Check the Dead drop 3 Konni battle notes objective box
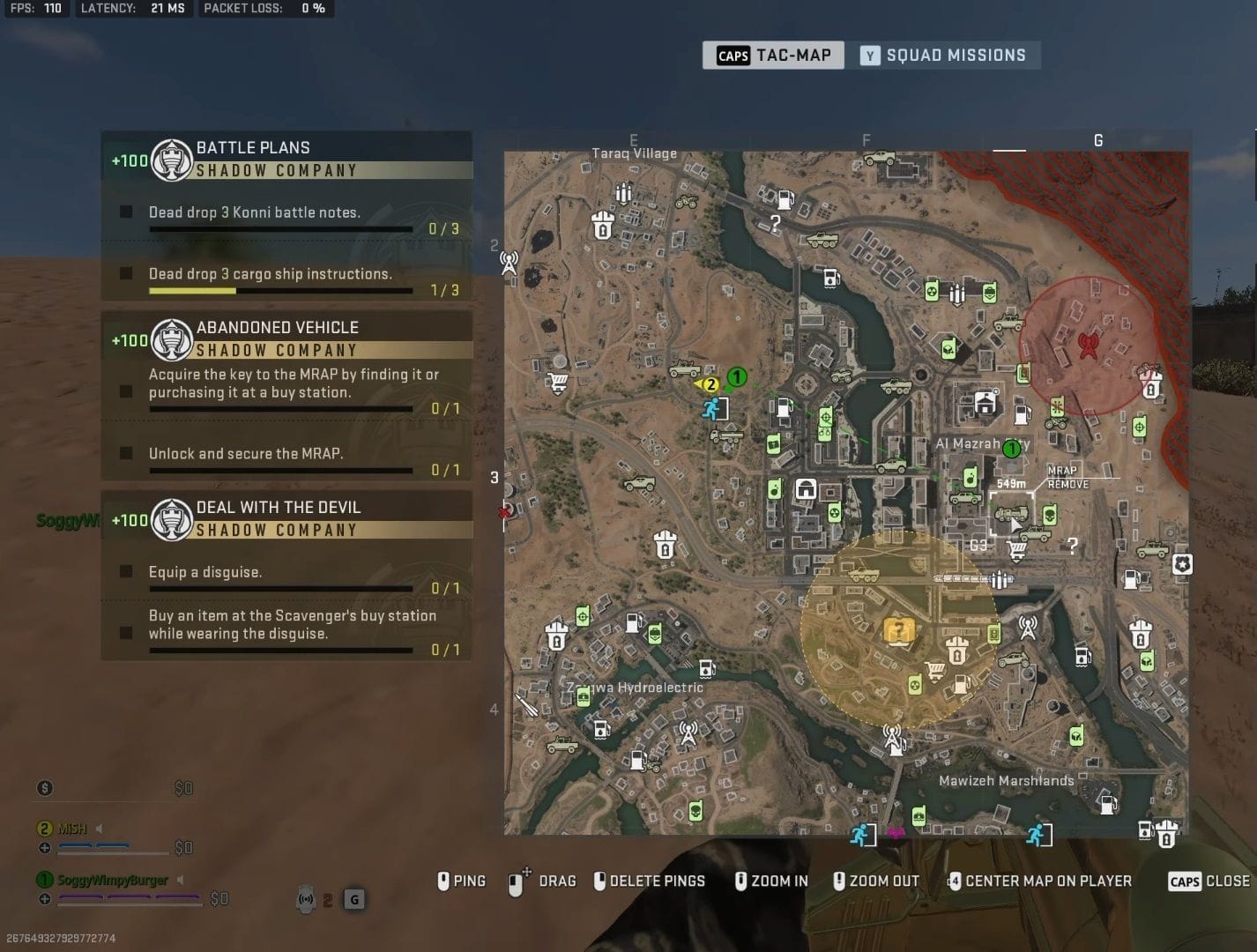1257x952 pixels. tap(124, 212)
